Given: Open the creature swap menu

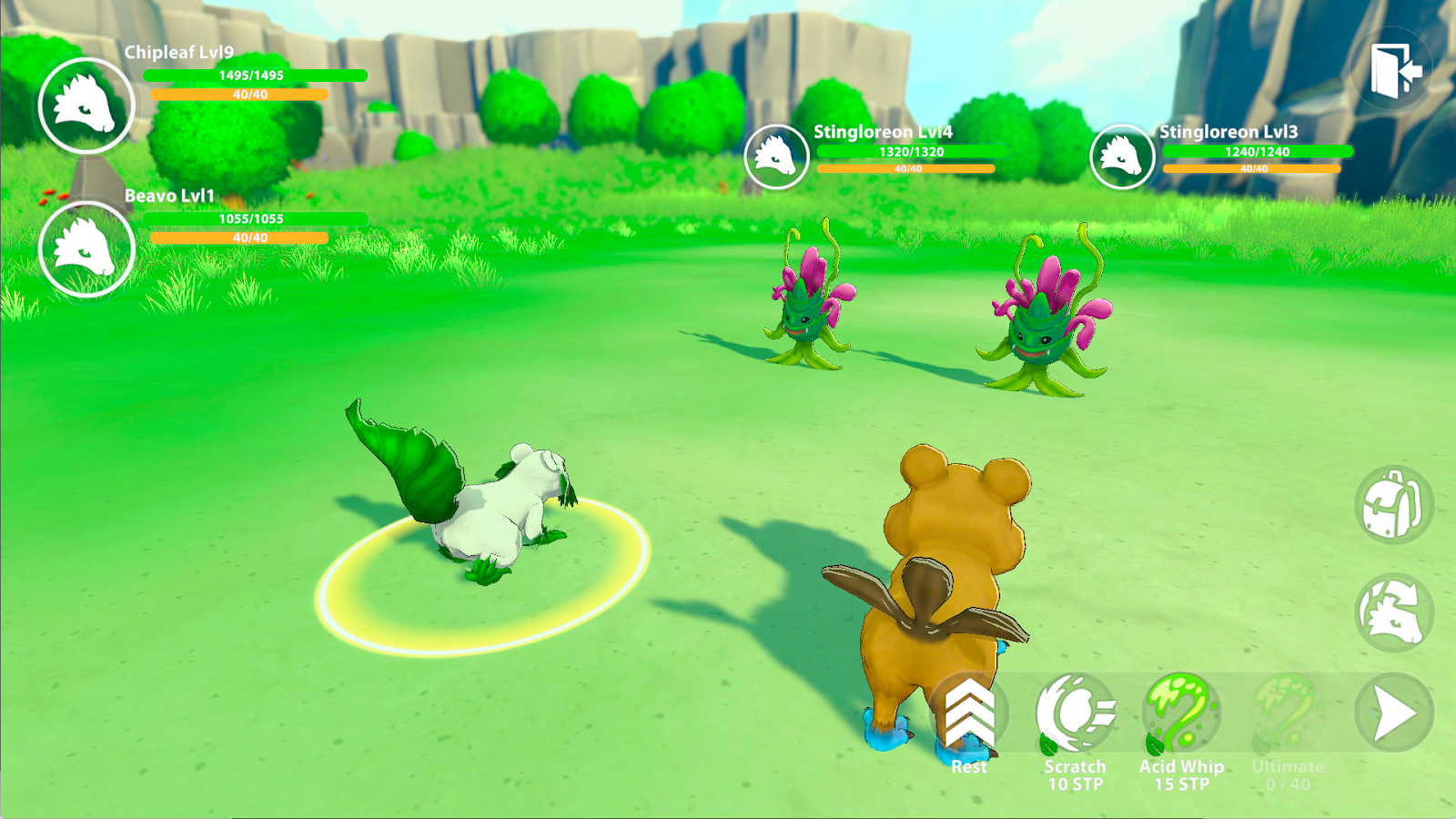Looking at the screenshot, I should pyautogui.click(x=1393, y=612).
